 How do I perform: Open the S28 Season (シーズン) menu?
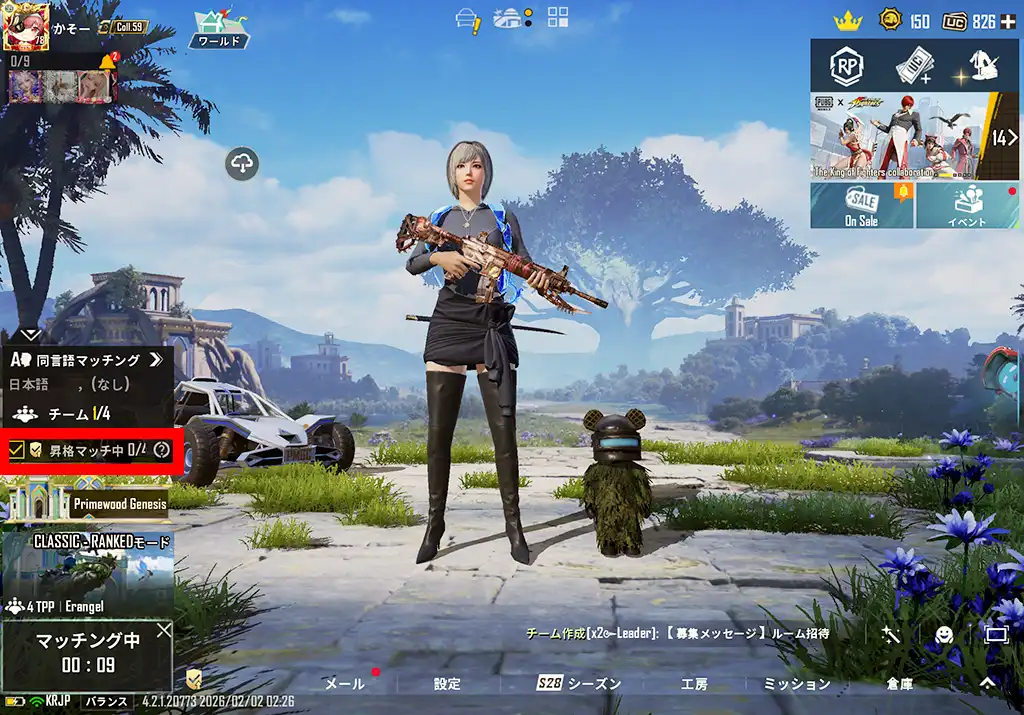(x=580, y=684)
